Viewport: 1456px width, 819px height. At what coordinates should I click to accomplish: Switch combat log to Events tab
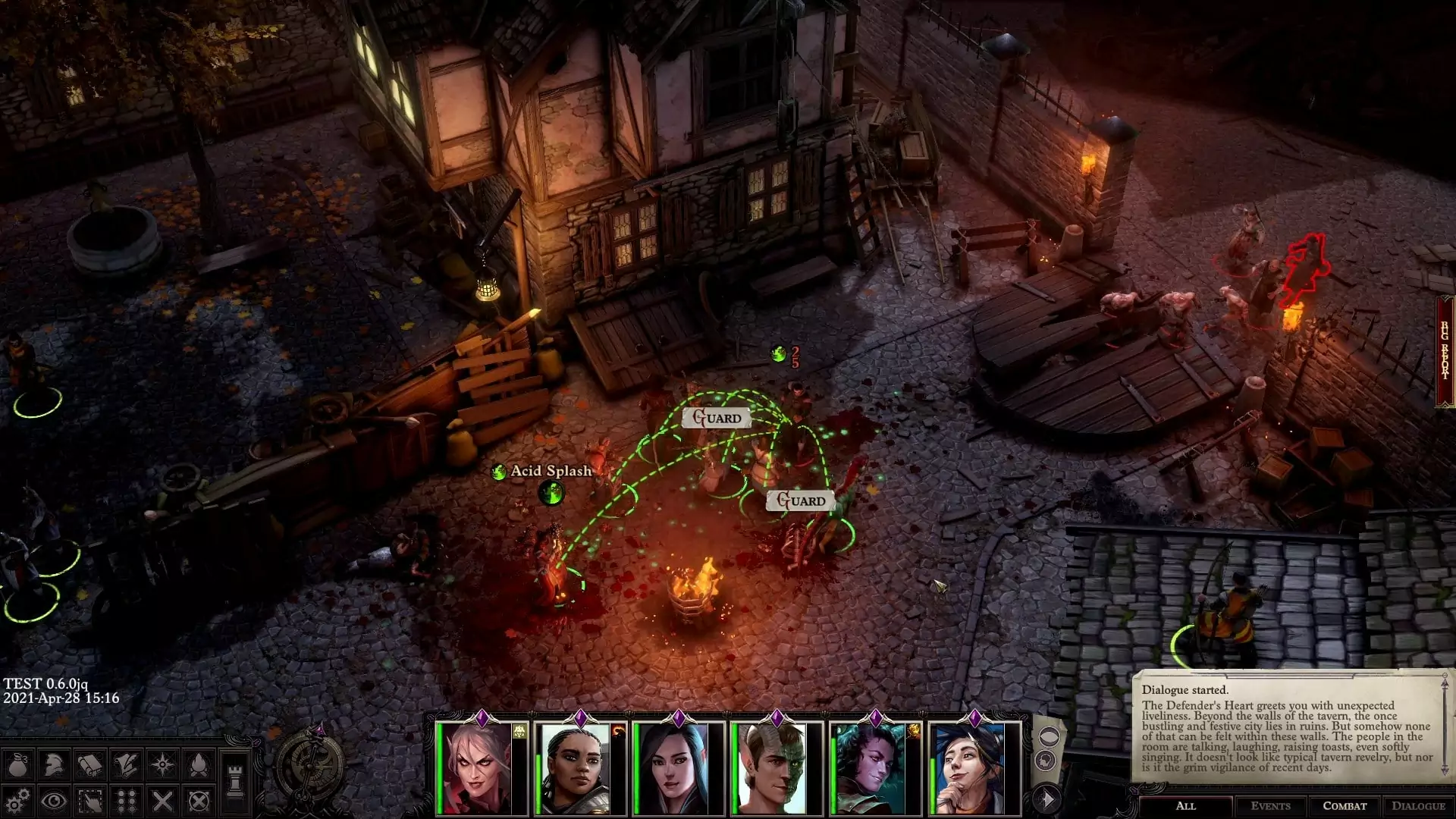click(1270, 806)
